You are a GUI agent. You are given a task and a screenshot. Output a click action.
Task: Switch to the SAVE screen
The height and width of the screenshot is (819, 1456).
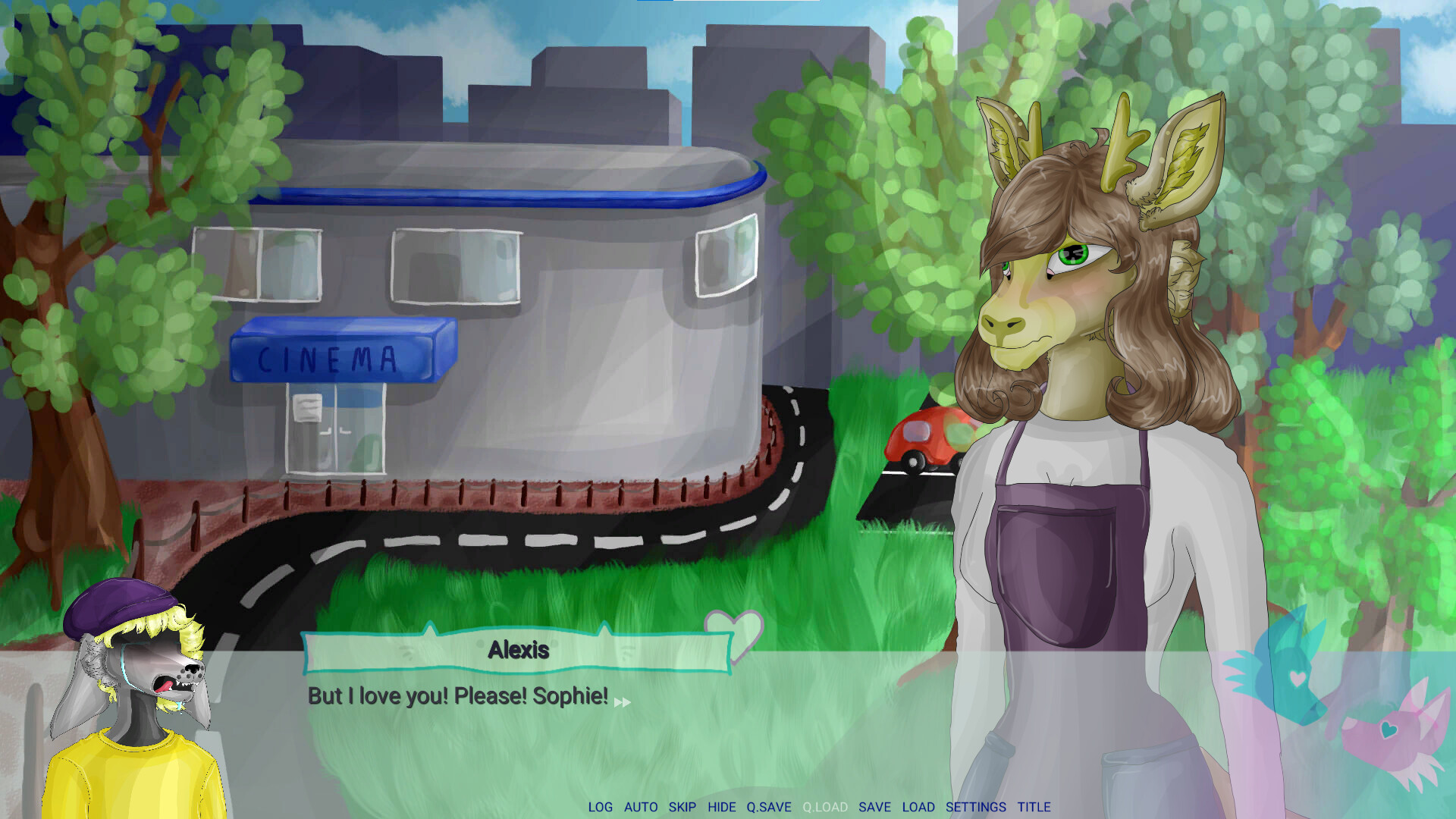click(876, 807)
